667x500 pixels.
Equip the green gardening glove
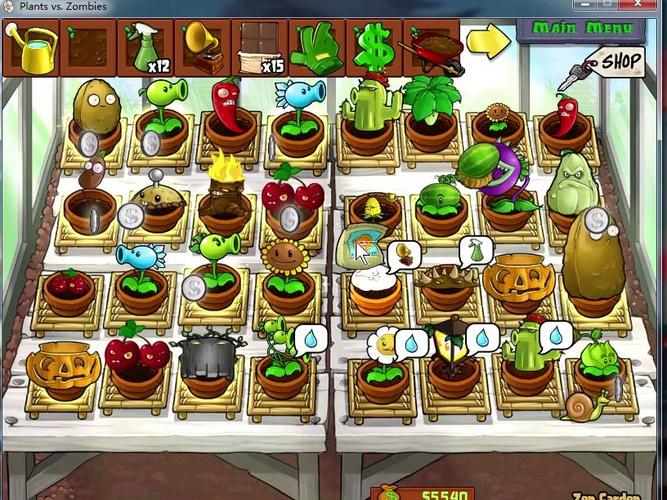317,48
